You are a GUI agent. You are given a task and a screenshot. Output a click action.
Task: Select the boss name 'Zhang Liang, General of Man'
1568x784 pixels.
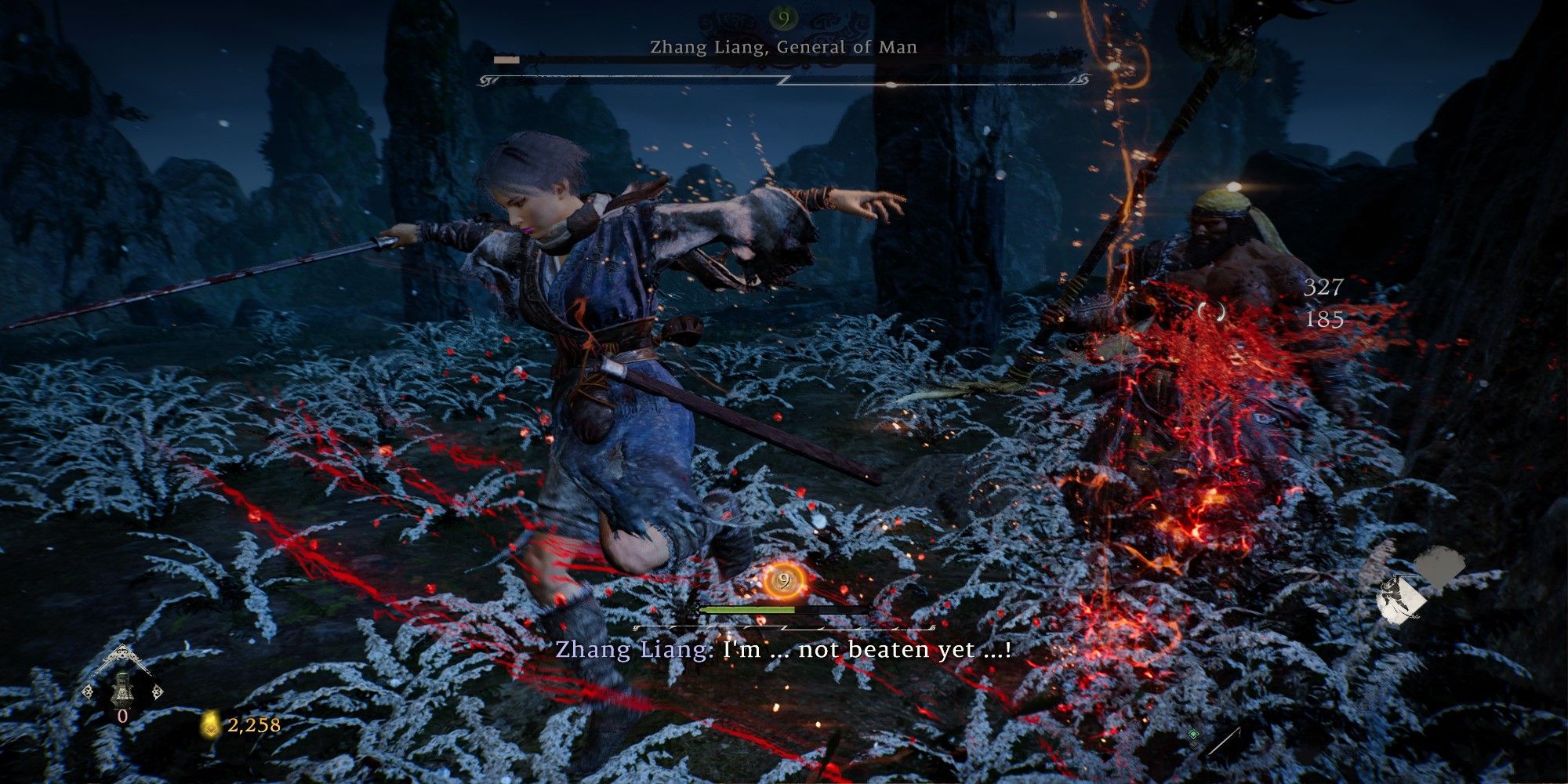click(784, 49)
